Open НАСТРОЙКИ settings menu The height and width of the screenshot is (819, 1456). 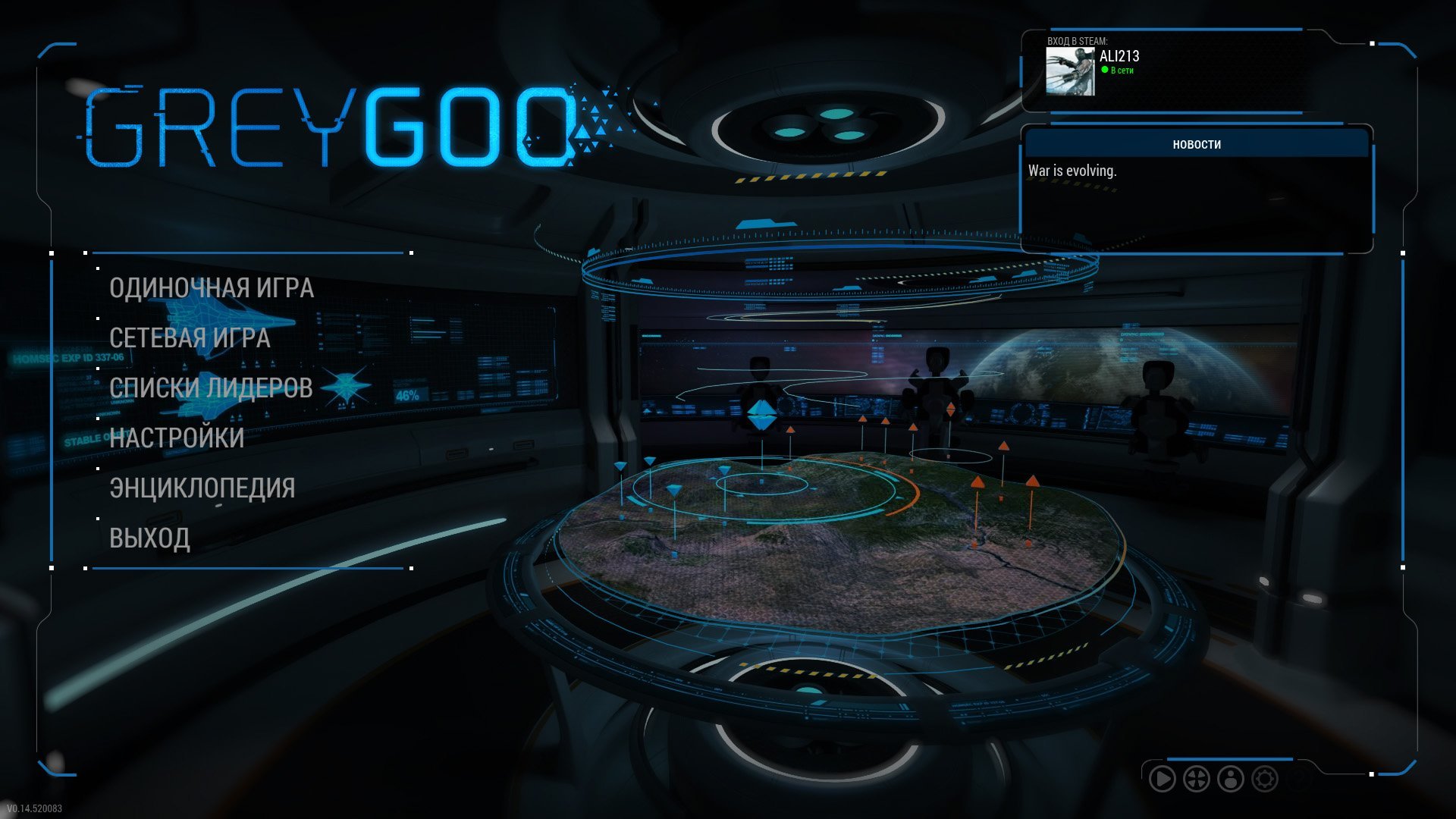(x=177, y=438)
